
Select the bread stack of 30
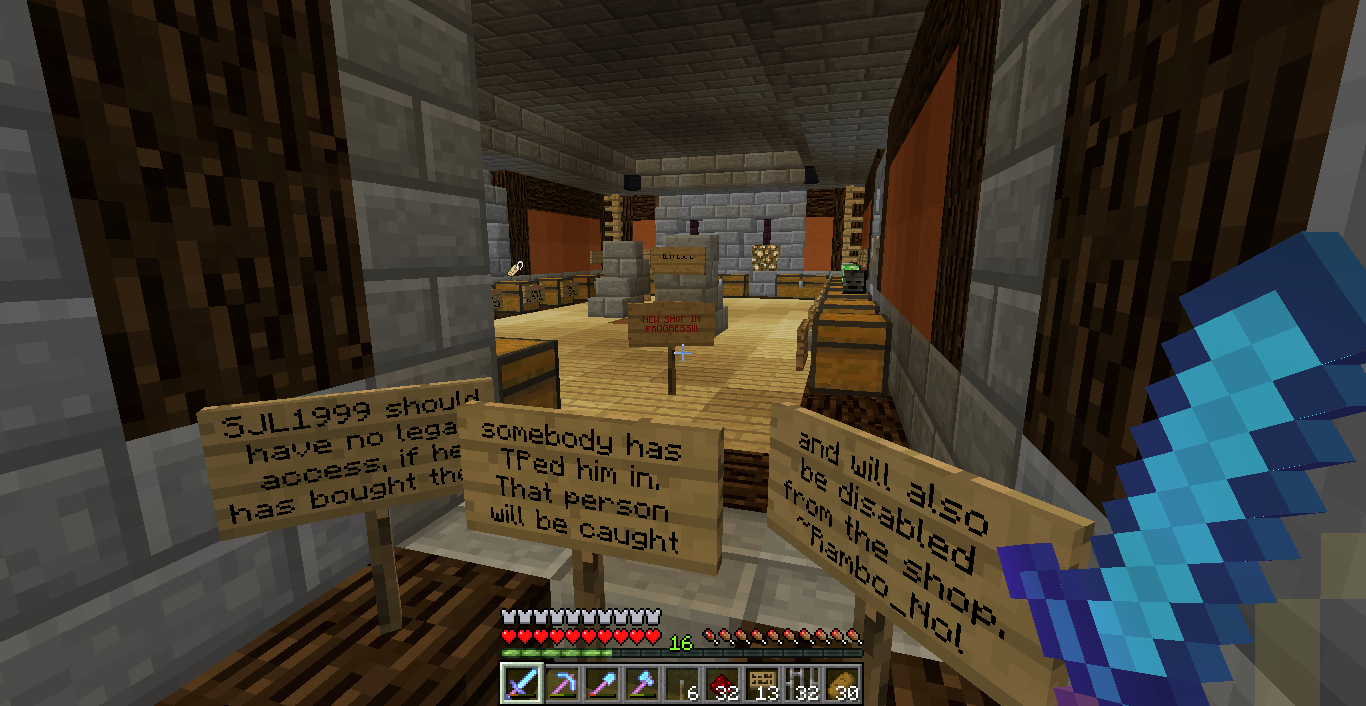[x=842, y=684]
